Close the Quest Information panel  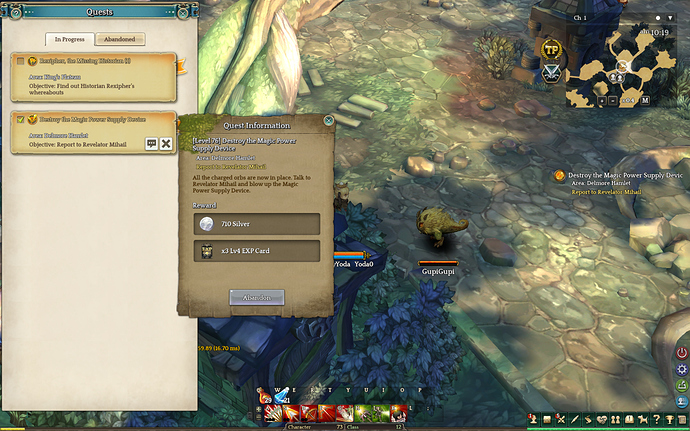click(x=329, y=121)
